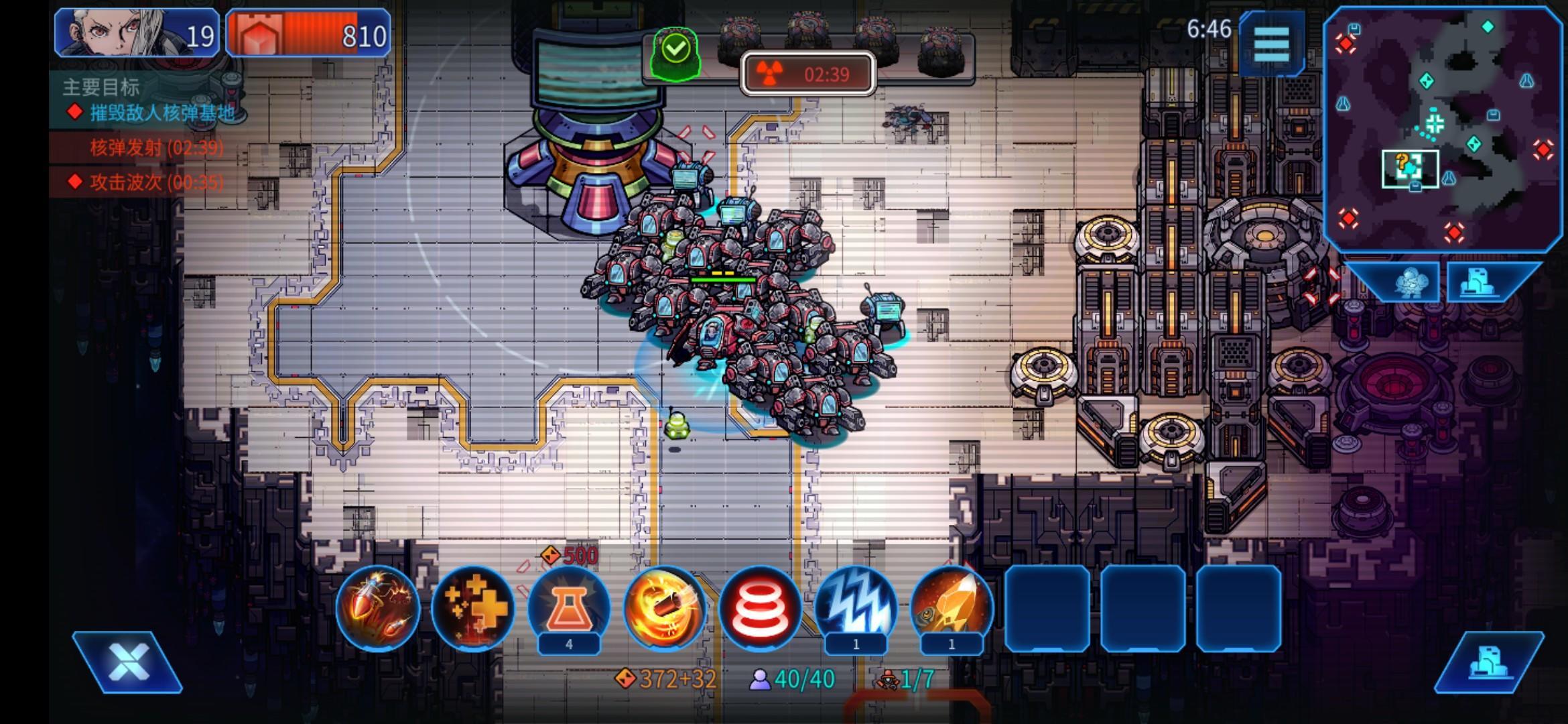This screenshot has height=724, width=1568.
Task: Select the destroy nuclear base objective
Action: (161, 112)
